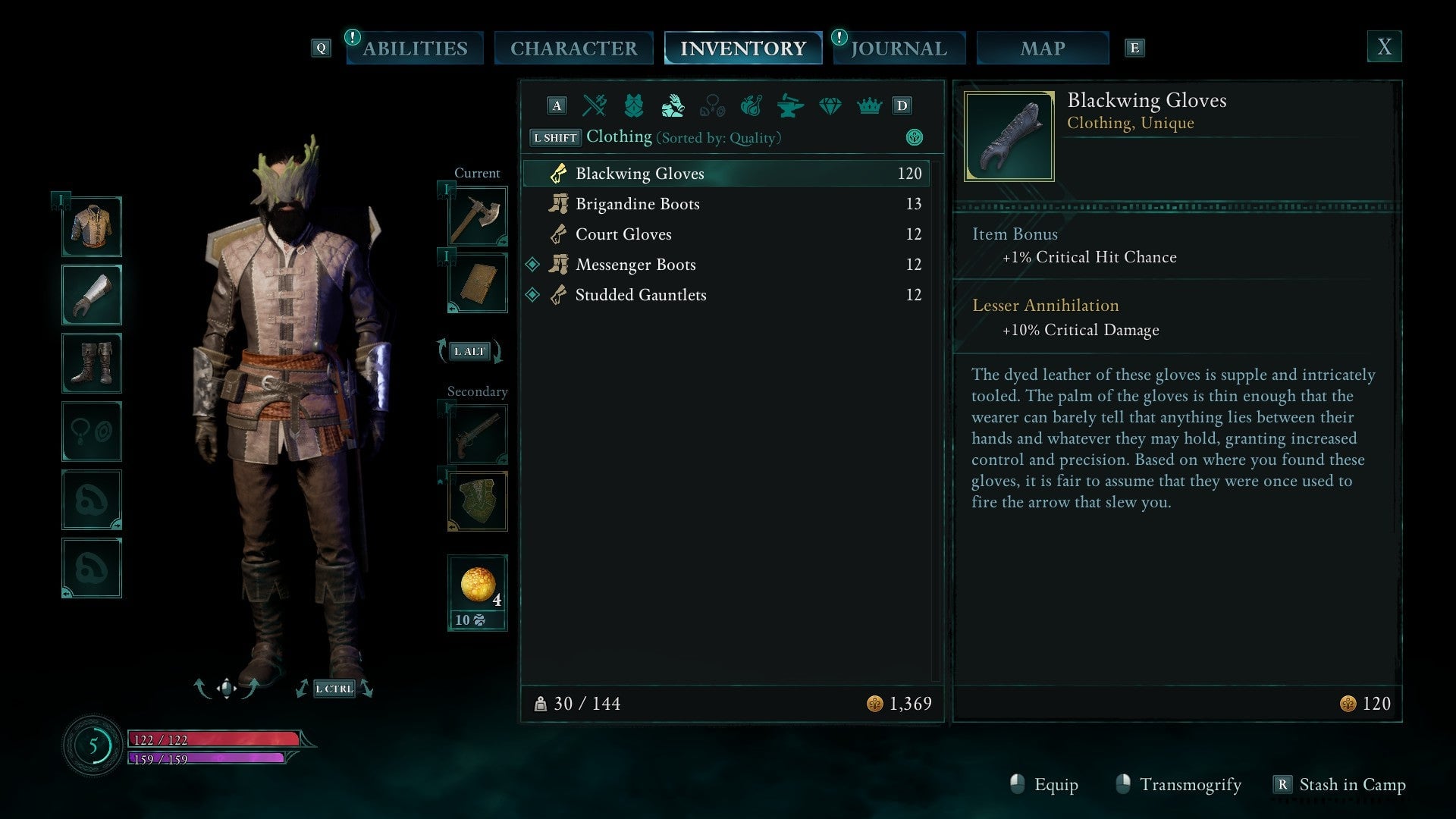
Task: Click the clothing glove filter icon
Action: coord(673,106)
